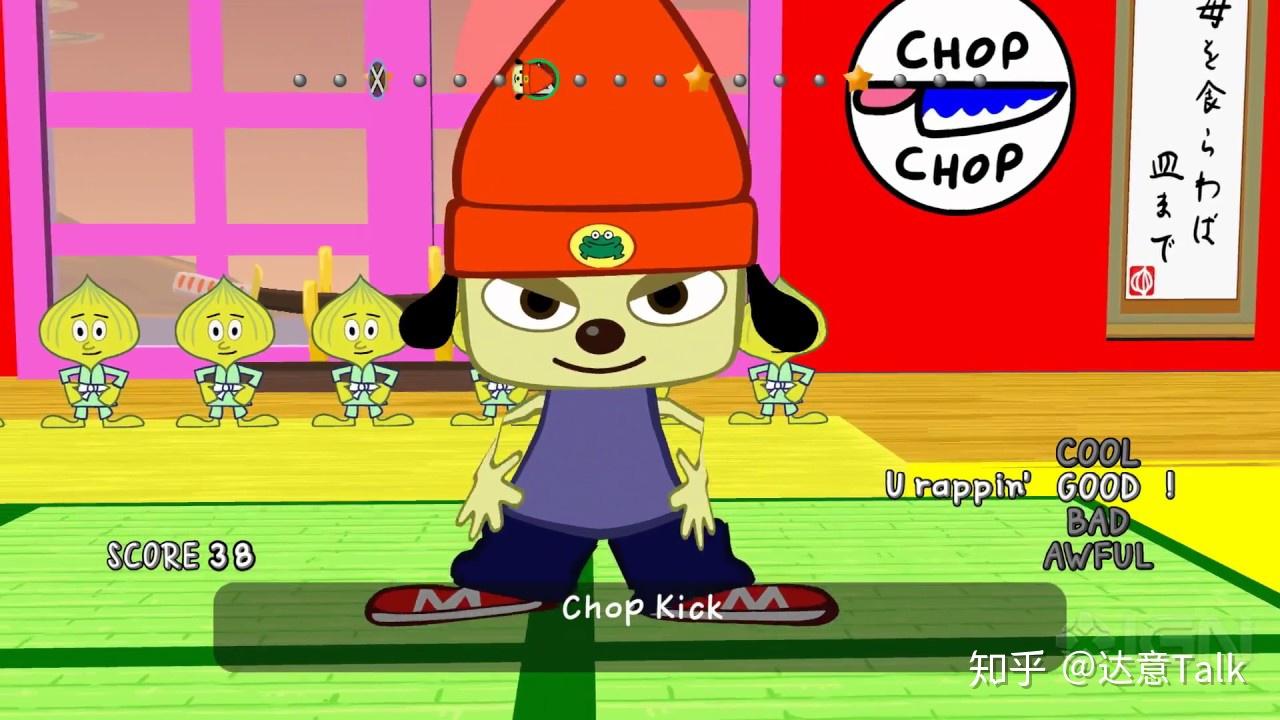Select the glowing star near the CHOP badge

point(858,78)
